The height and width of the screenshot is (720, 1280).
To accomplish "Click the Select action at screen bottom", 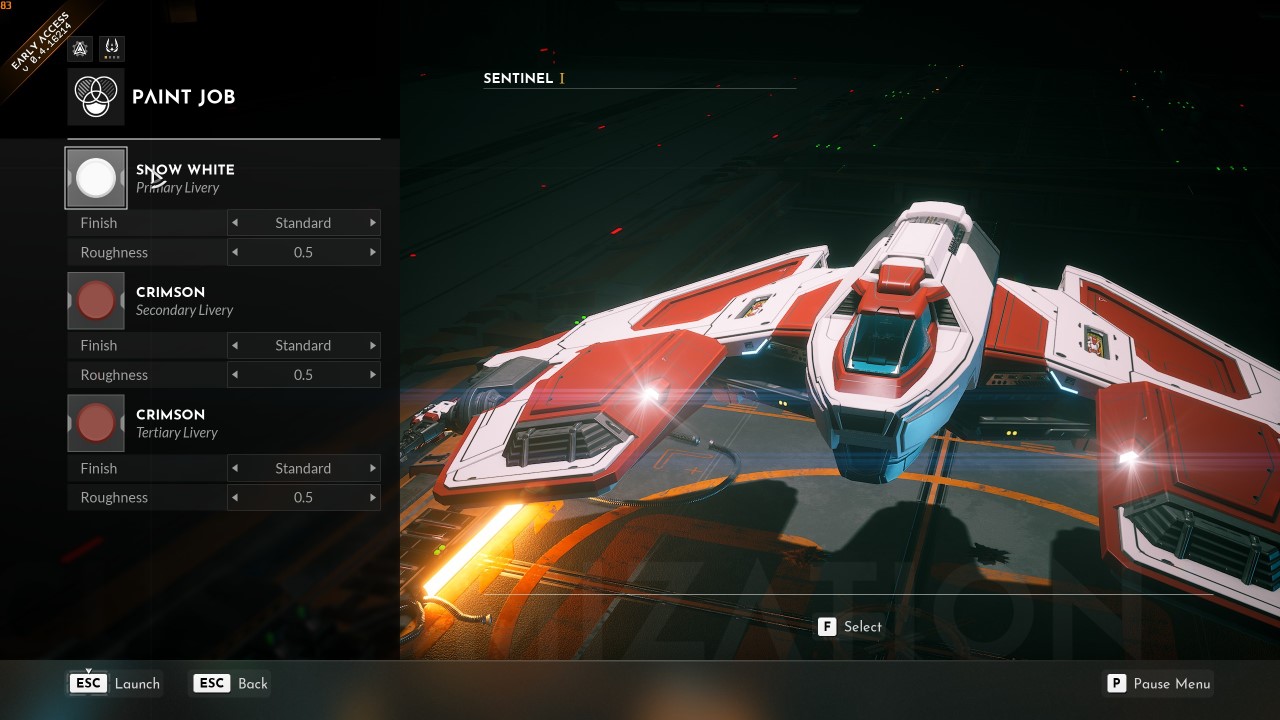I will pyautogui.click(x=861, y=626).
